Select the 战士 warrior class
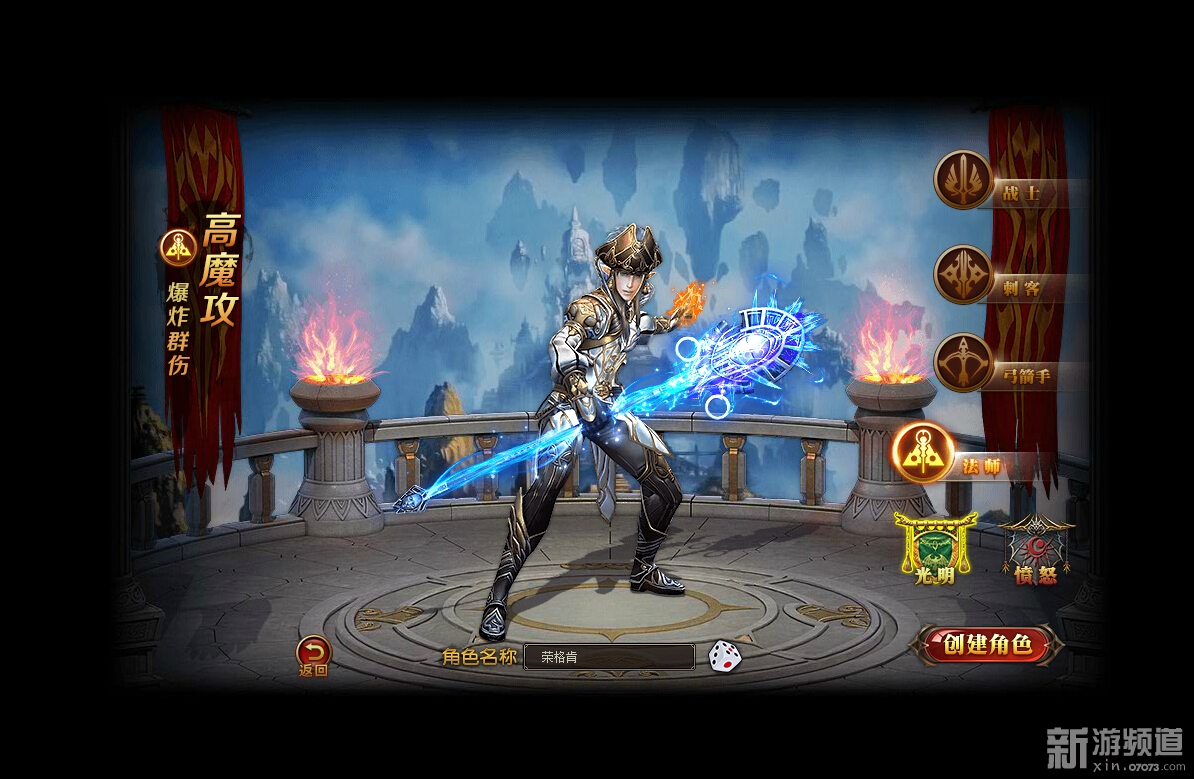The width and height of the screenshot is (1194, 779). [x=963, y=180]
